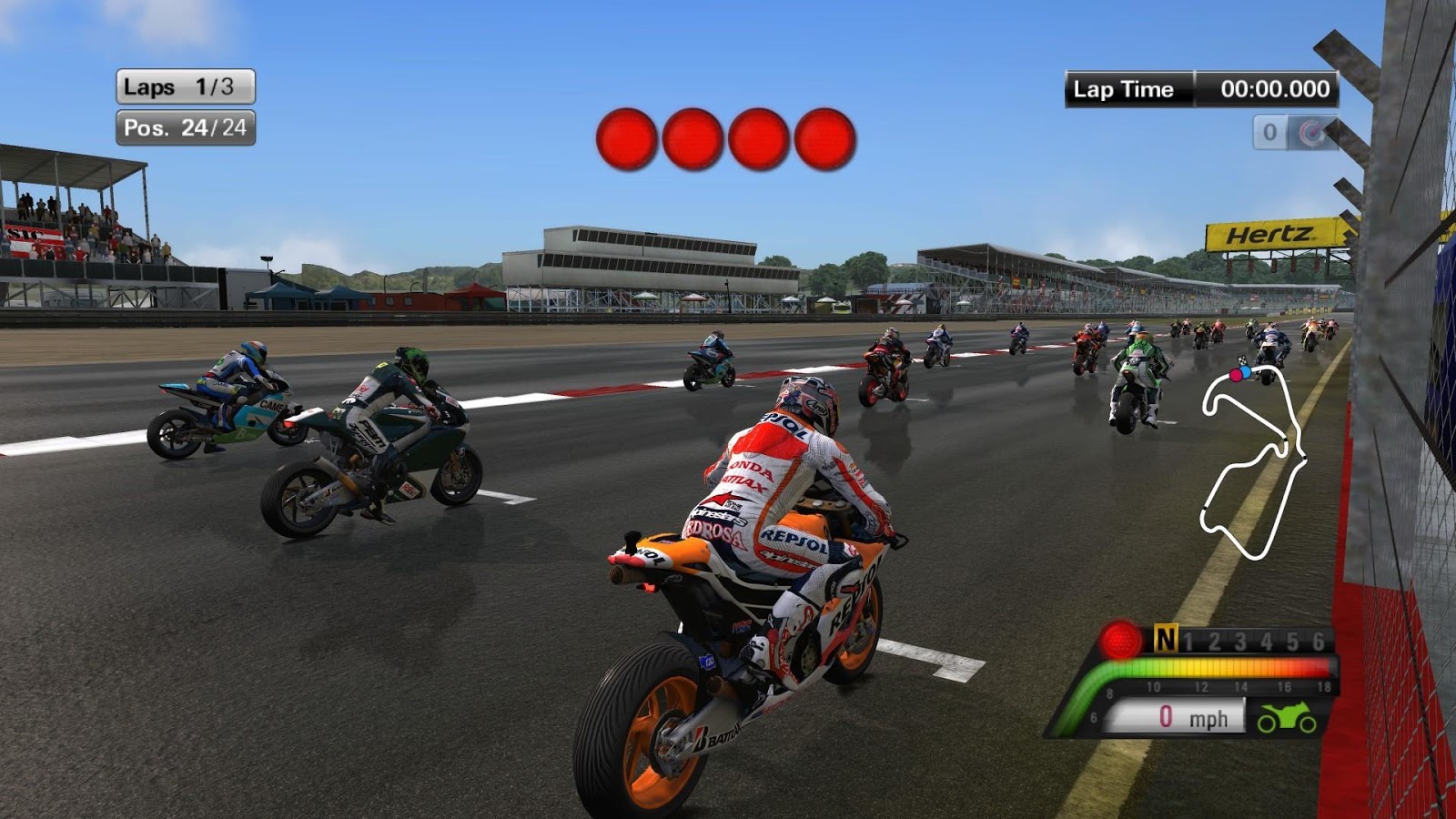
Task: Expand the Laps 1/3 counter panel
Action: click(x=184, y=86)
